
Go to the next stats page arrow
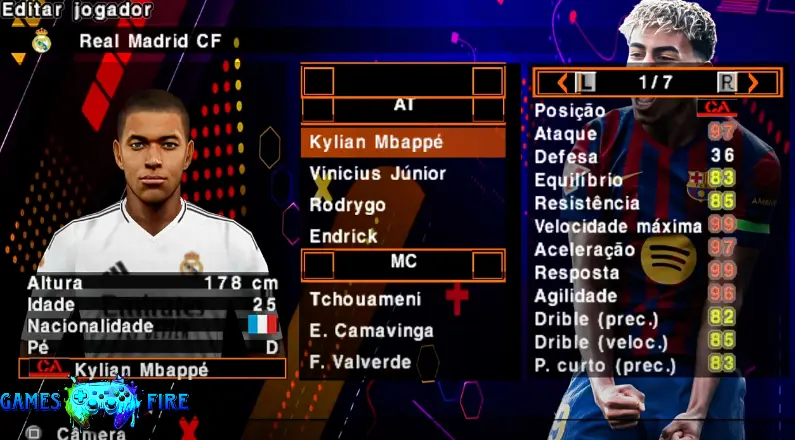753,82
